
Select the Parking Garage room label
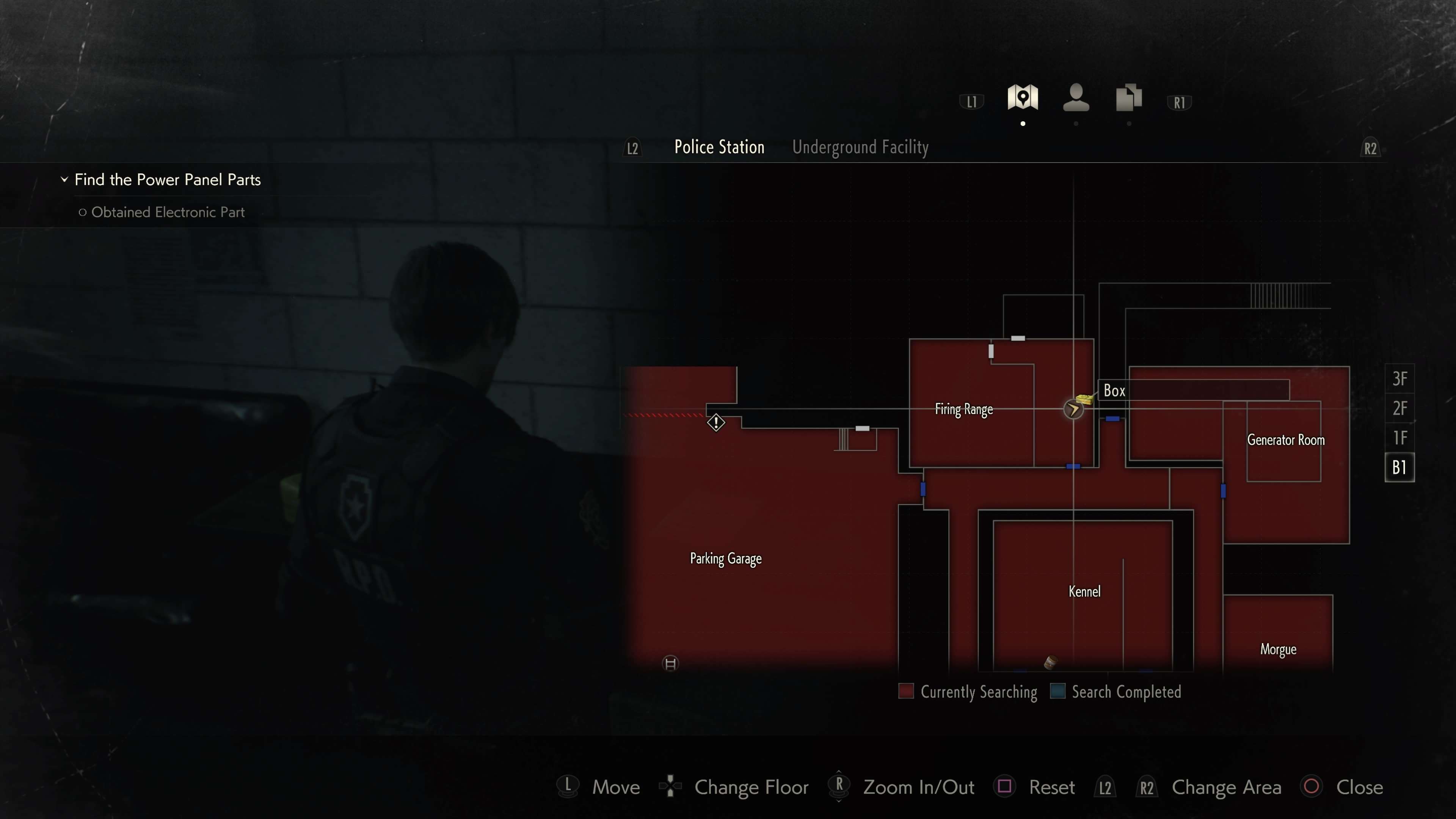(x=726, y=559)
